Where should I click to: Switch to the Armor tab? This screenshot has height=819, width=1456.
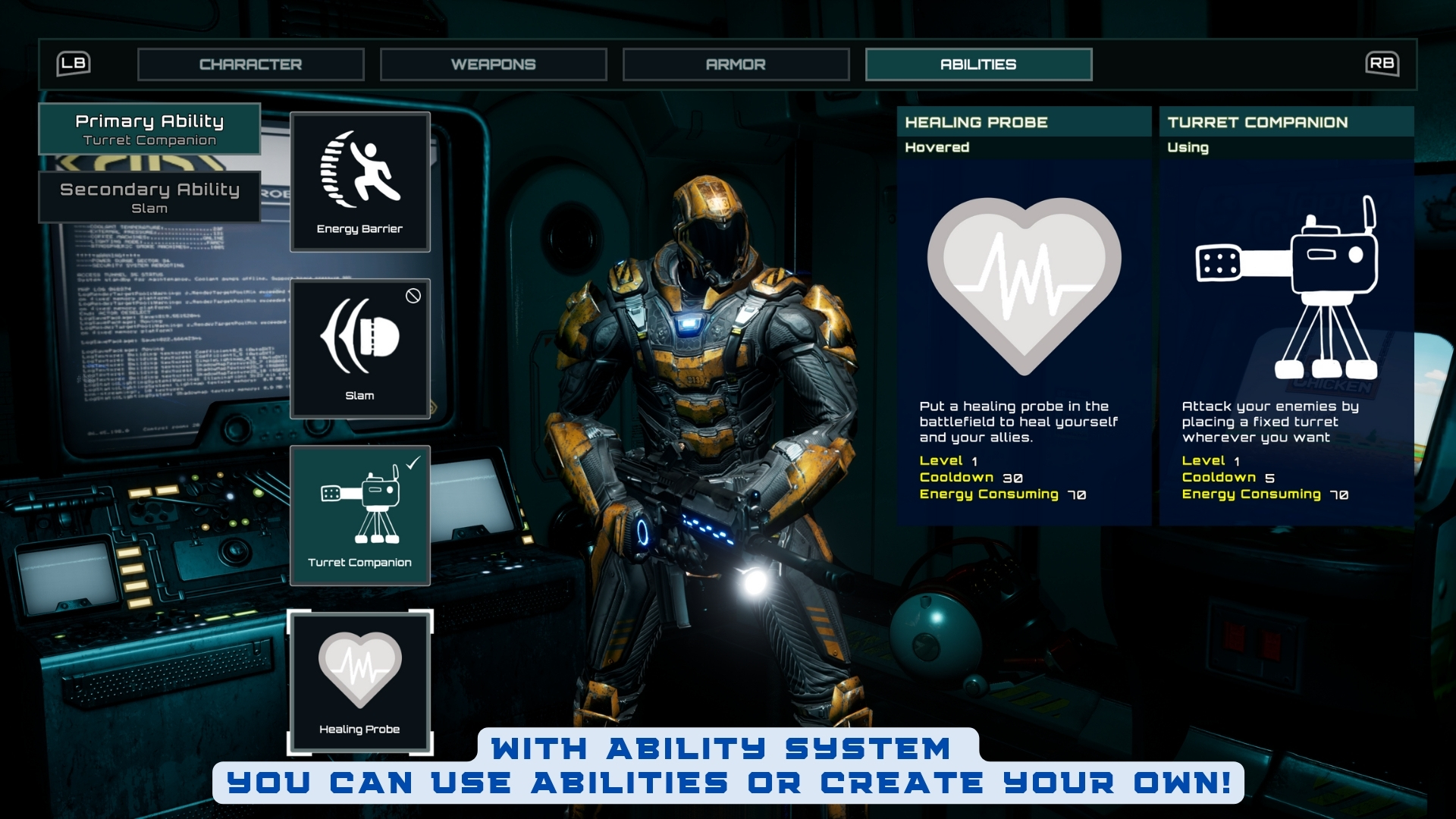click(736, 64)
